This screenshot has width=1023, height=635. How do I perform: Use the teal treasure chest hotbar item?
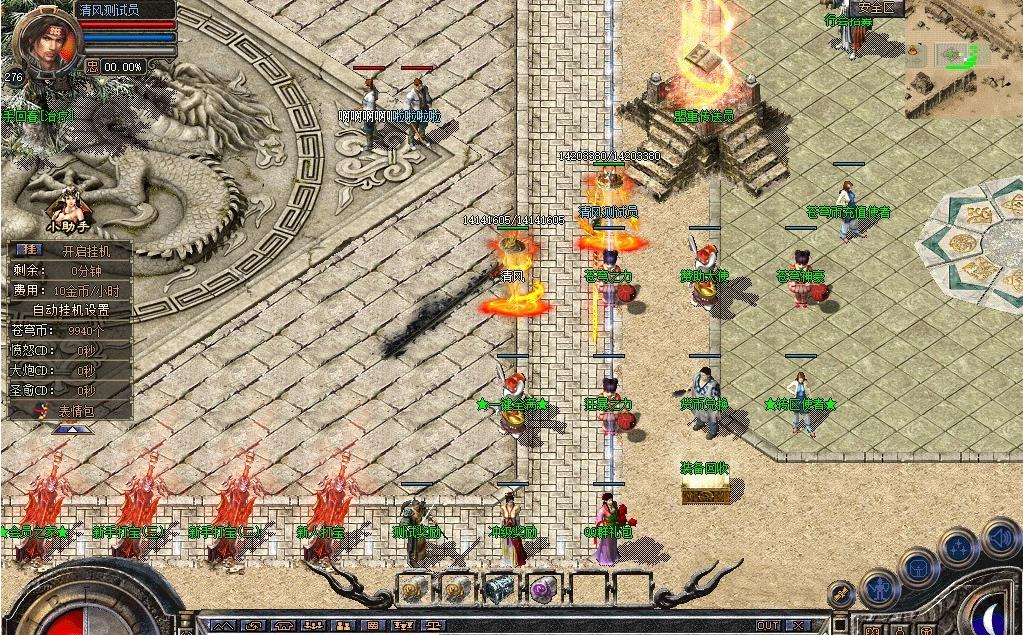coord(499,590)
